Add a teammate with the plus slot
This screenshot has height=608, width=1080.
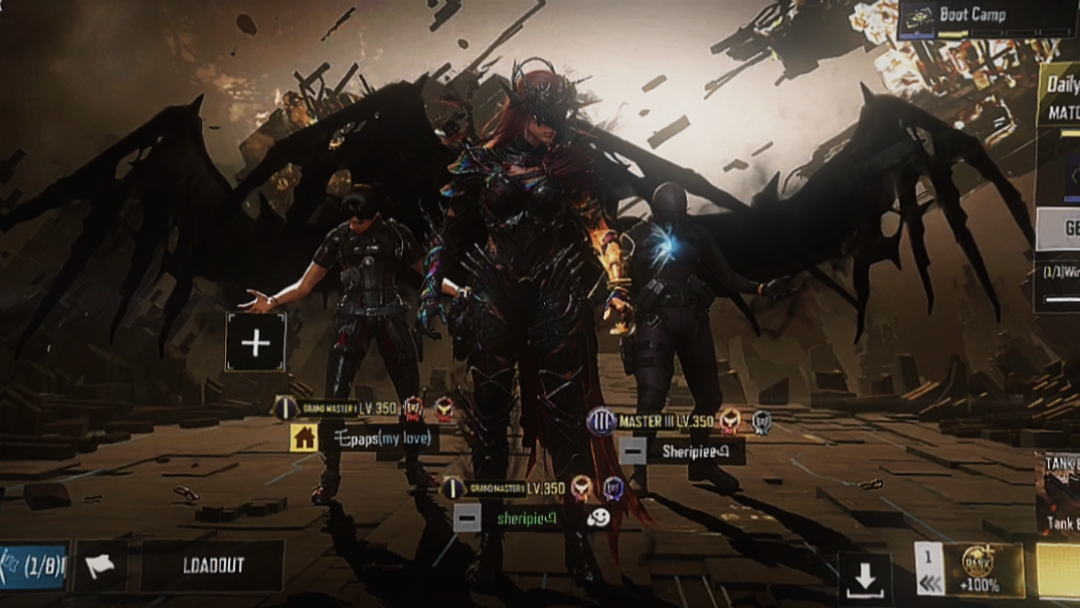pyautogui.click(x=255, y=343)
